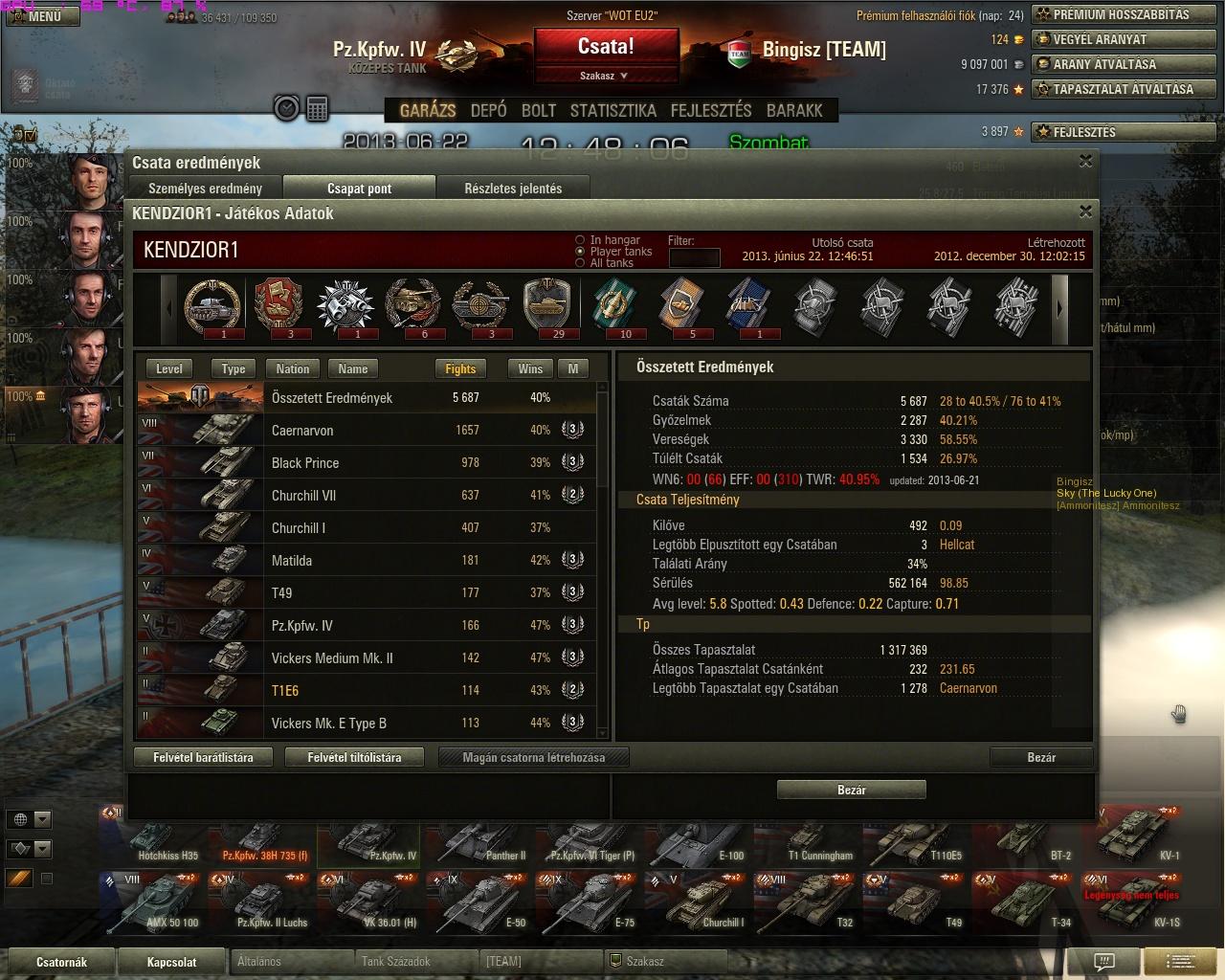Select the Személyes eredmény tab
The image size is (1225, 980).
click(x=205, y=189)
